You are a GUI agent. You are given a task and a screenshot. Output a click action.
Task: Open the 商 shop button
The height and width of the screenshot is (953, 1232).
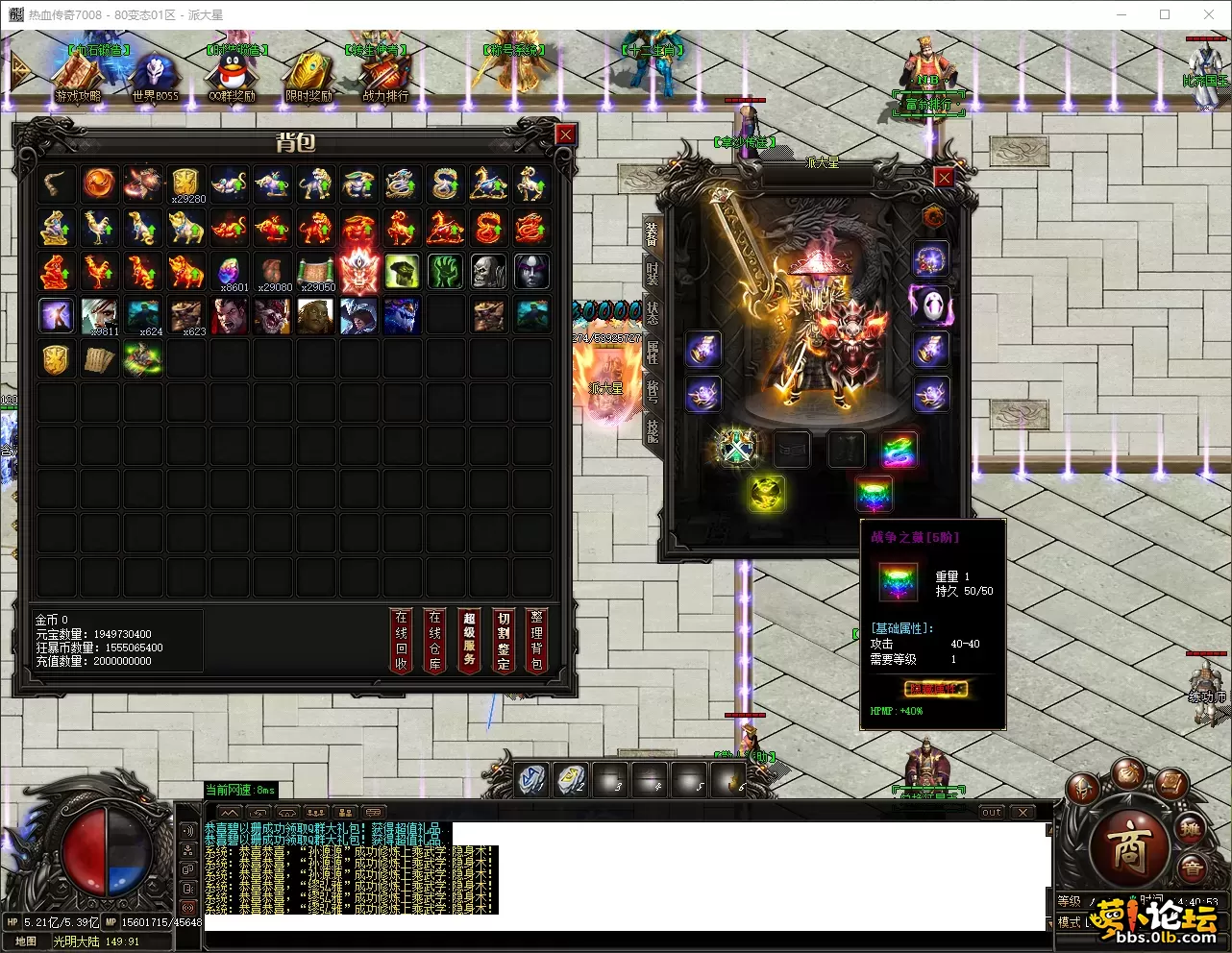pyautogui.click(x=1128, y=847)
